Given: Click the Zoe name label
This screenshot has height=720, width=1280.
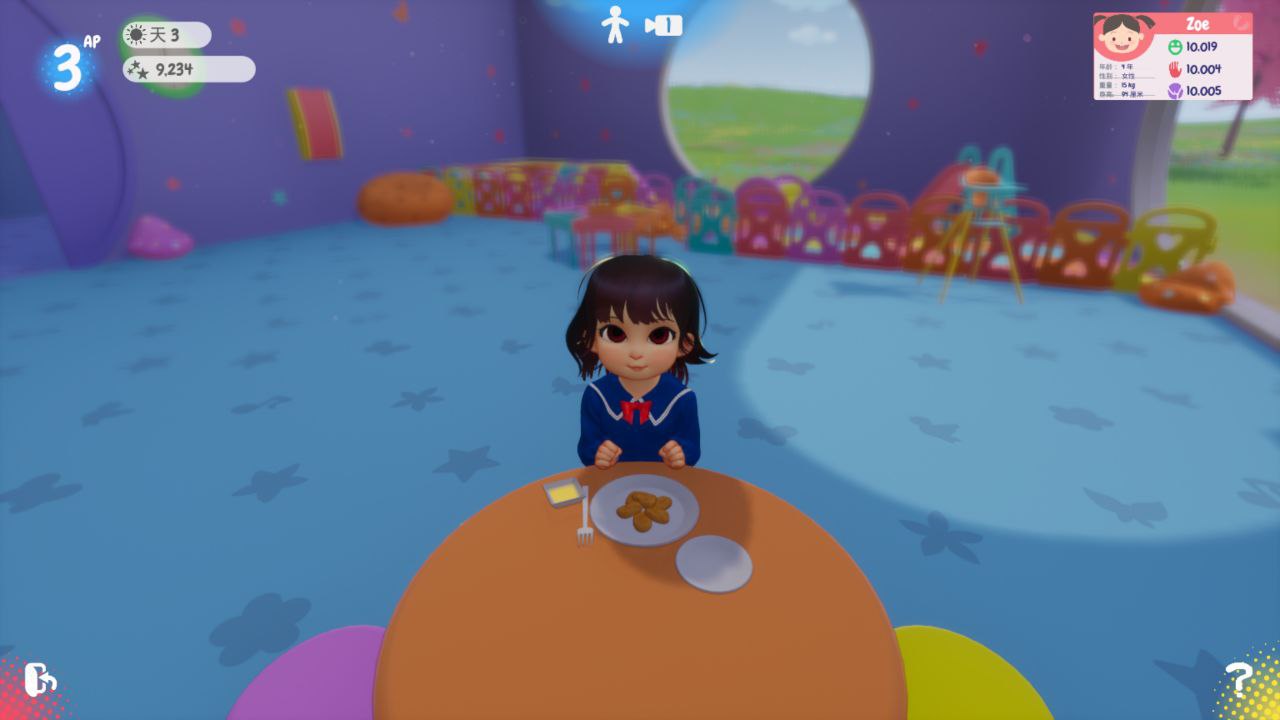Looking at the screenshot, I should [x=1198, y=22].
